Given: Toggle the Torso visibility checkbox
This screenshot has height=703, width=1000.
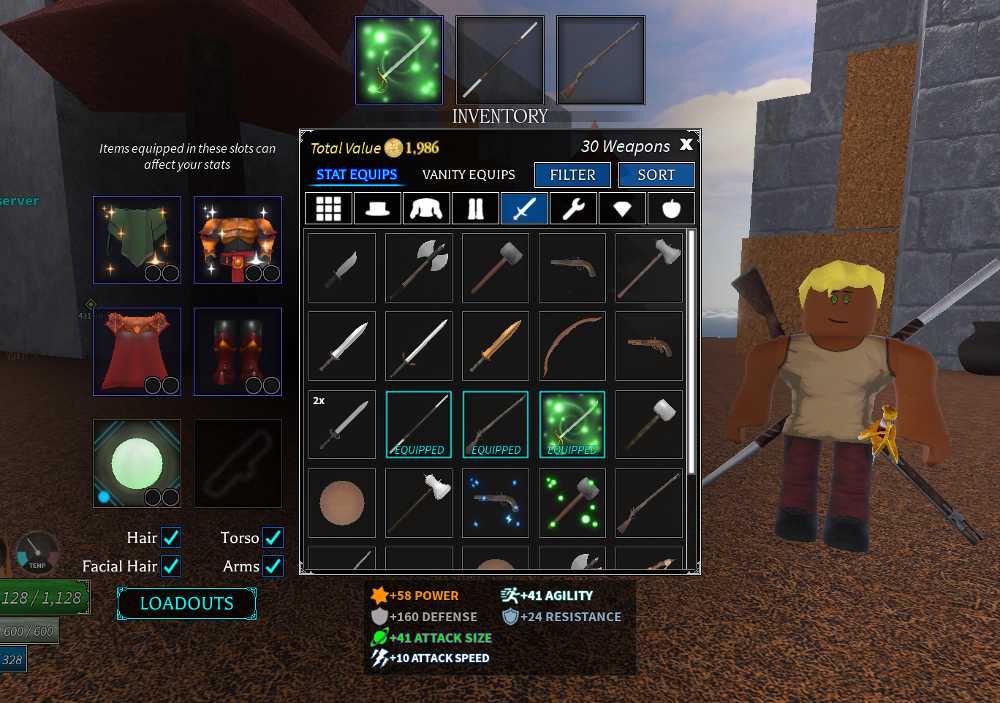Looking at the screenshot, I should [272, 538].
